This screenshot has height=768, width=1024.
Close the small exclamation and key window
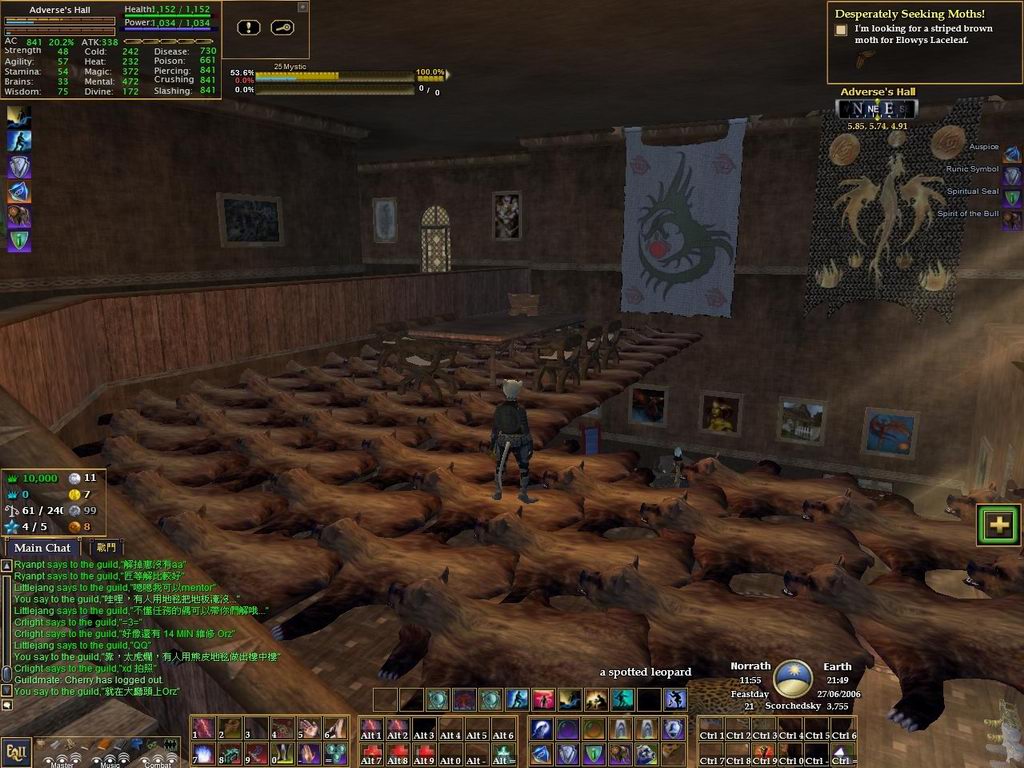coord(303,7)
